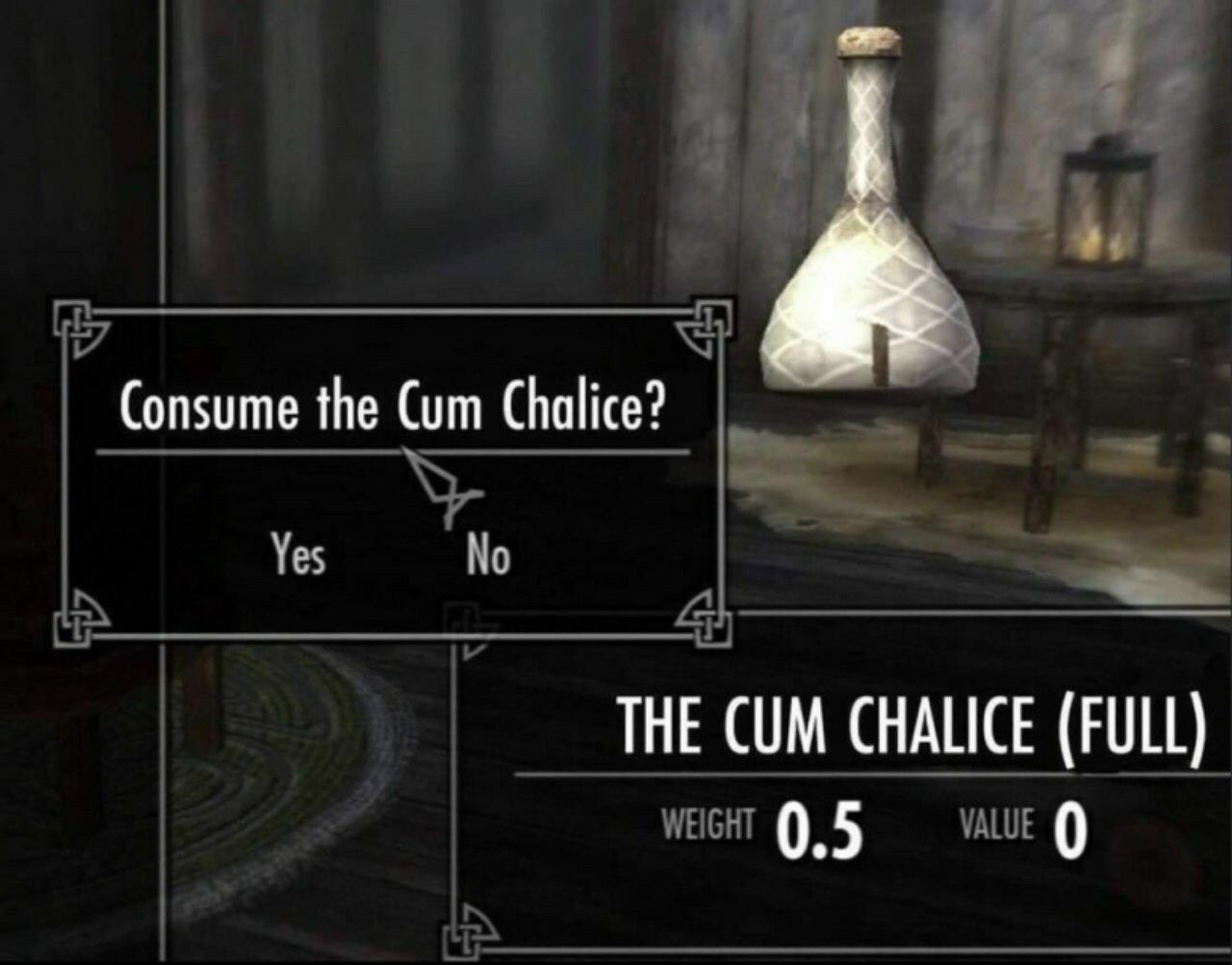Select No to cancel consuming
Screen dimensions: 1232x965
coord(488,555)
